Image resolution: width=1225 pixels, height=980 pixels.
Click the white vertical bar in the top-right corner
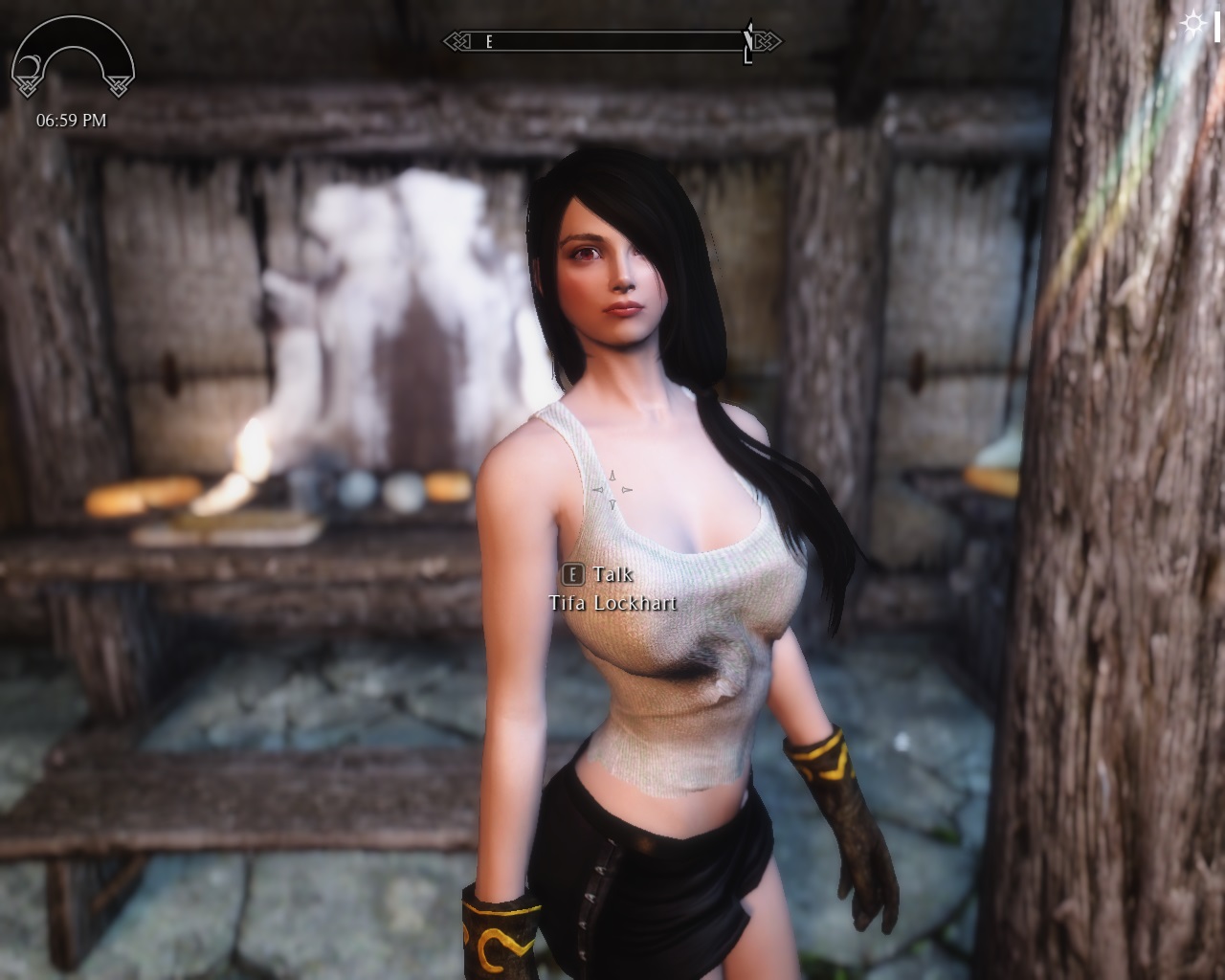coord(1219,28)
